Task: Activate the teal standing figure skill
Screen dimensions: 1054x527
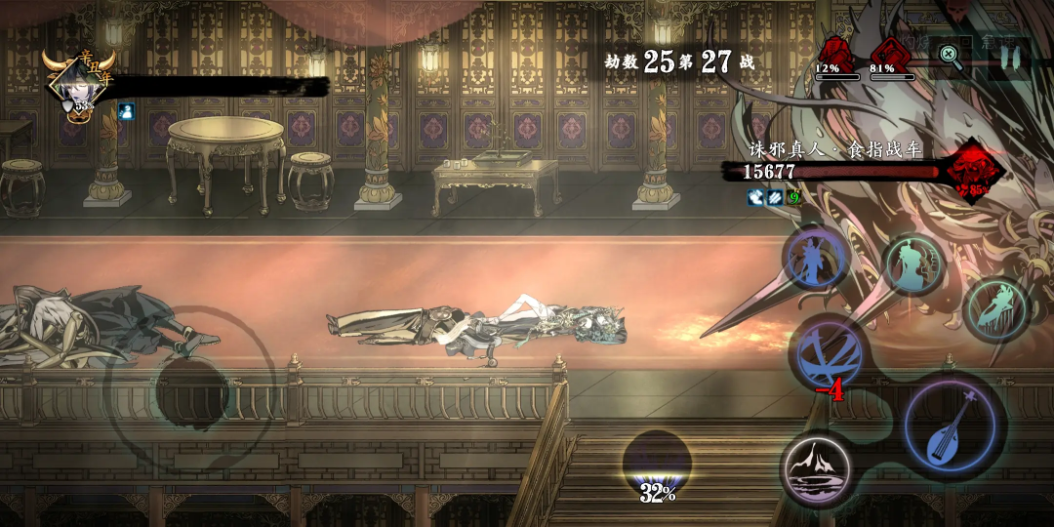Action: tap(911, 265)
